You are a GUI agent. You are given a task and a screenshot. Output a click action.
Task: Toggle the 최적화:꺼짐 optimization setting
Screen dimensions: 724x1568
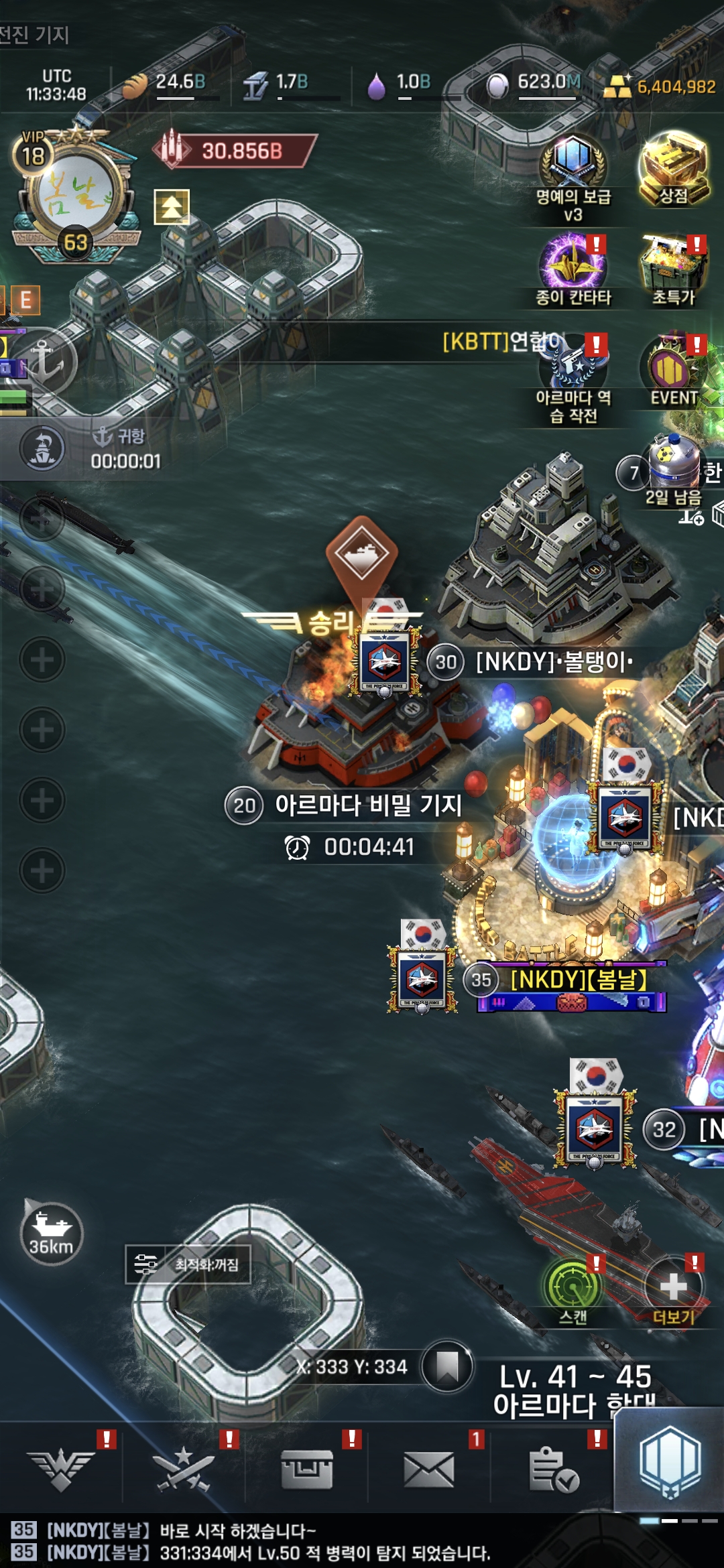pos(188,1264)
